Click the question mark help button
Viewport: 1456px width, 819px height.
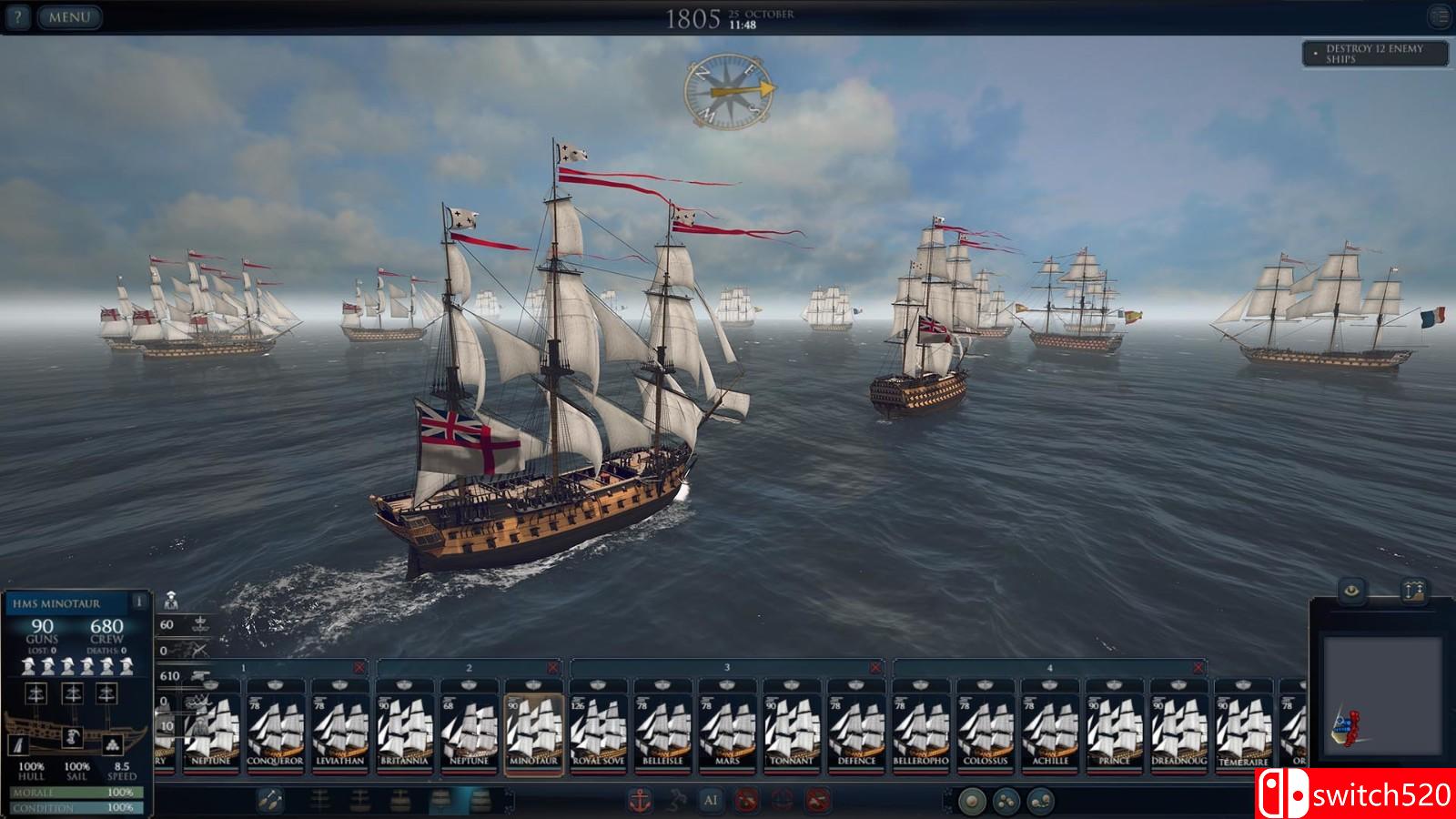(x=18, y=16)
